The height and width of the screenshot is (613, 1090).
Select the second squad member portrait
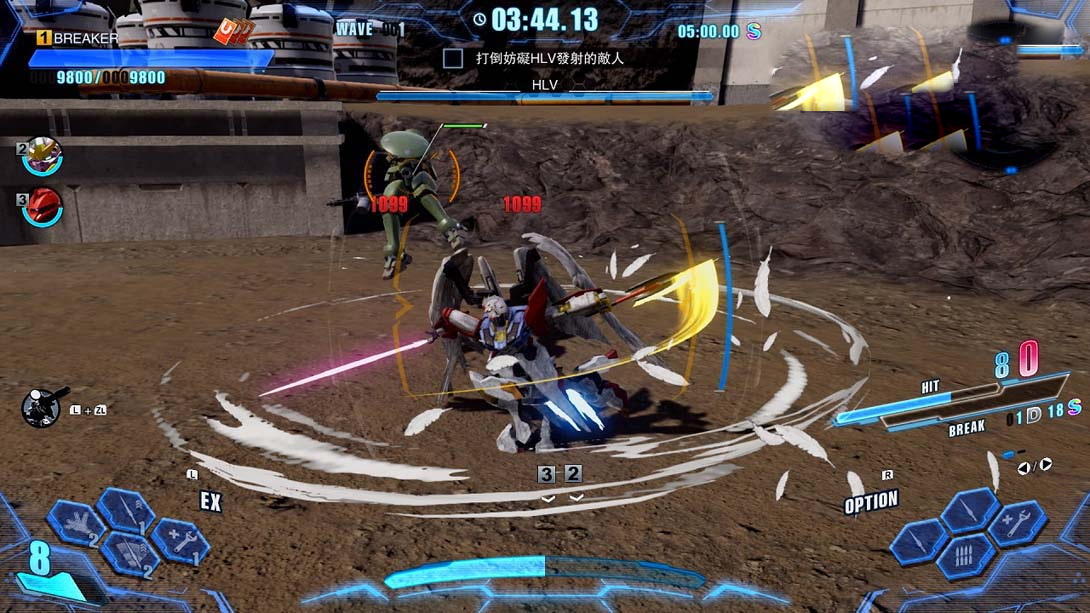coord(43,156)
